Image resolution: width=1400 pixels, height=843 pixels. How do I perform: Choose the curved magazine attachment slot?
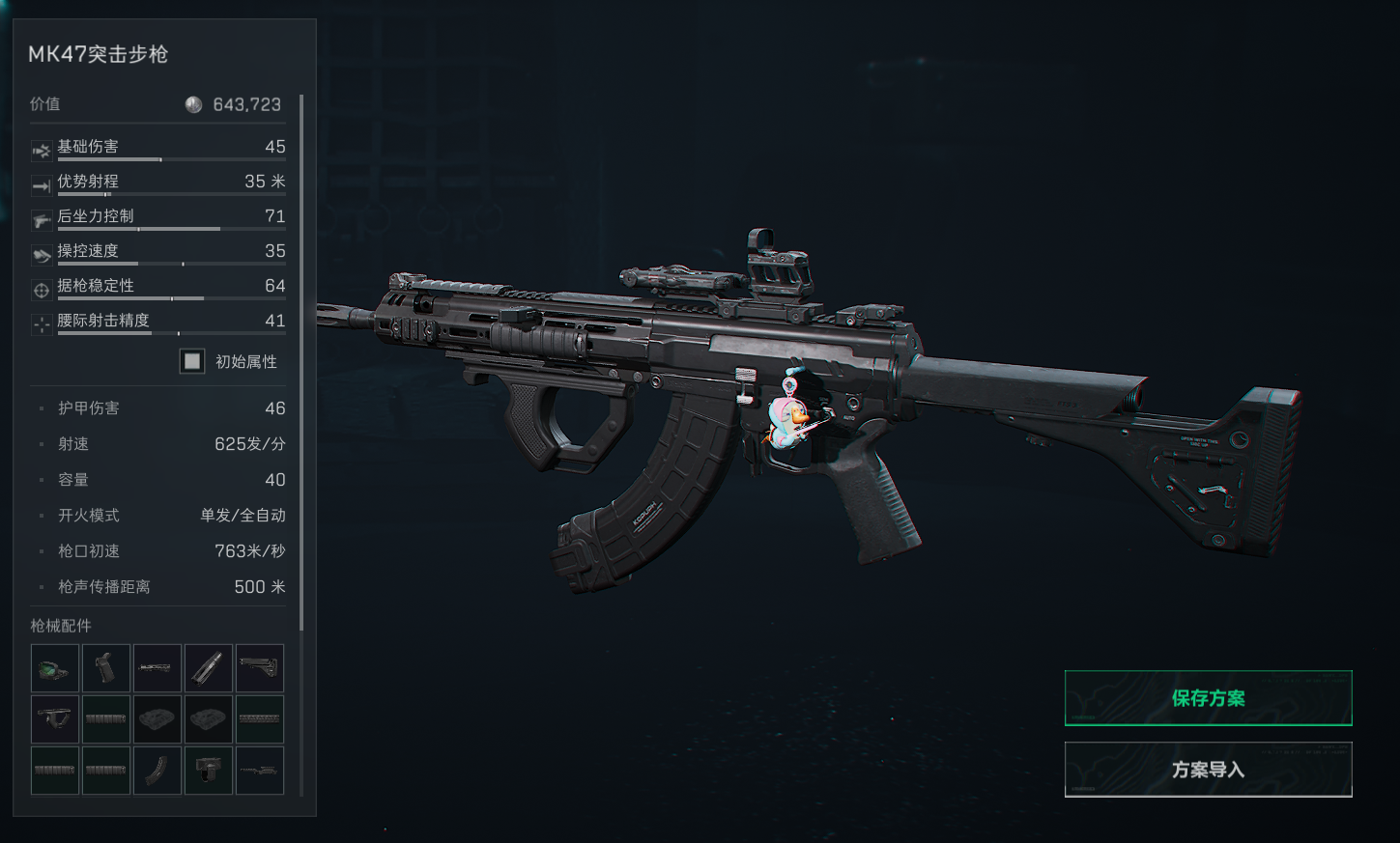point(157,771)
